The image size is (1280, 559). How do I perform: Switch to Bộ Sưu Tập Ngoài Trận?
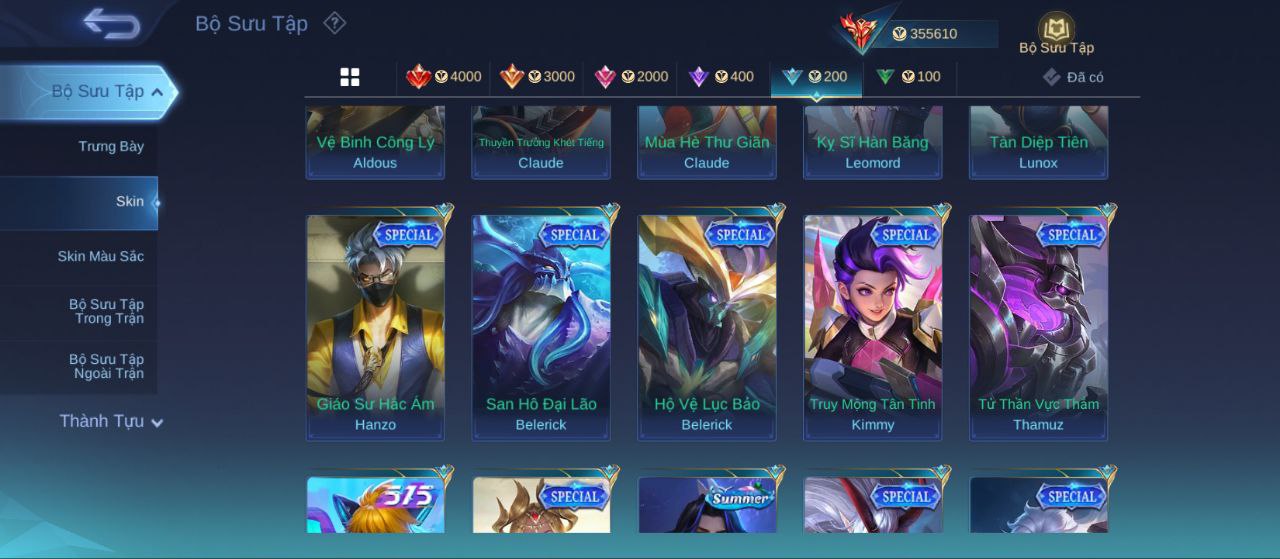tap(106, 366)
